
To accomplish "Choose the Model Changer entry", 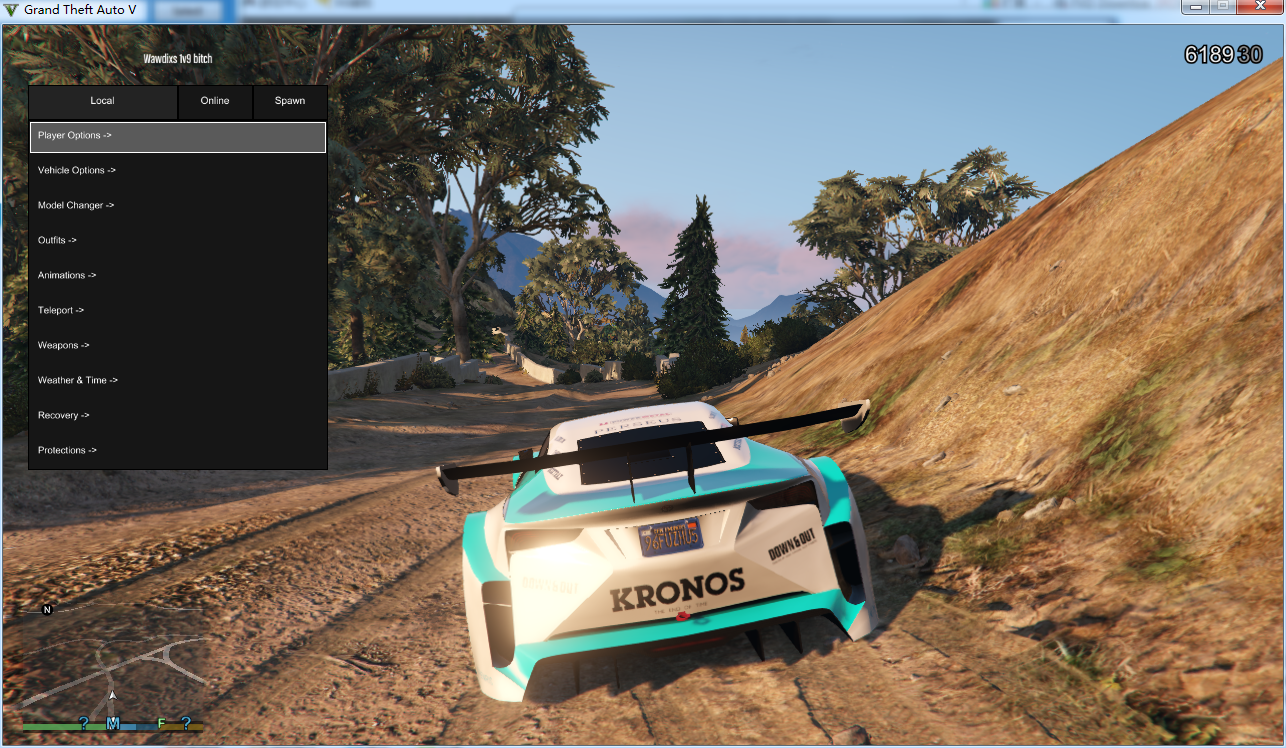I will point(177,206).
